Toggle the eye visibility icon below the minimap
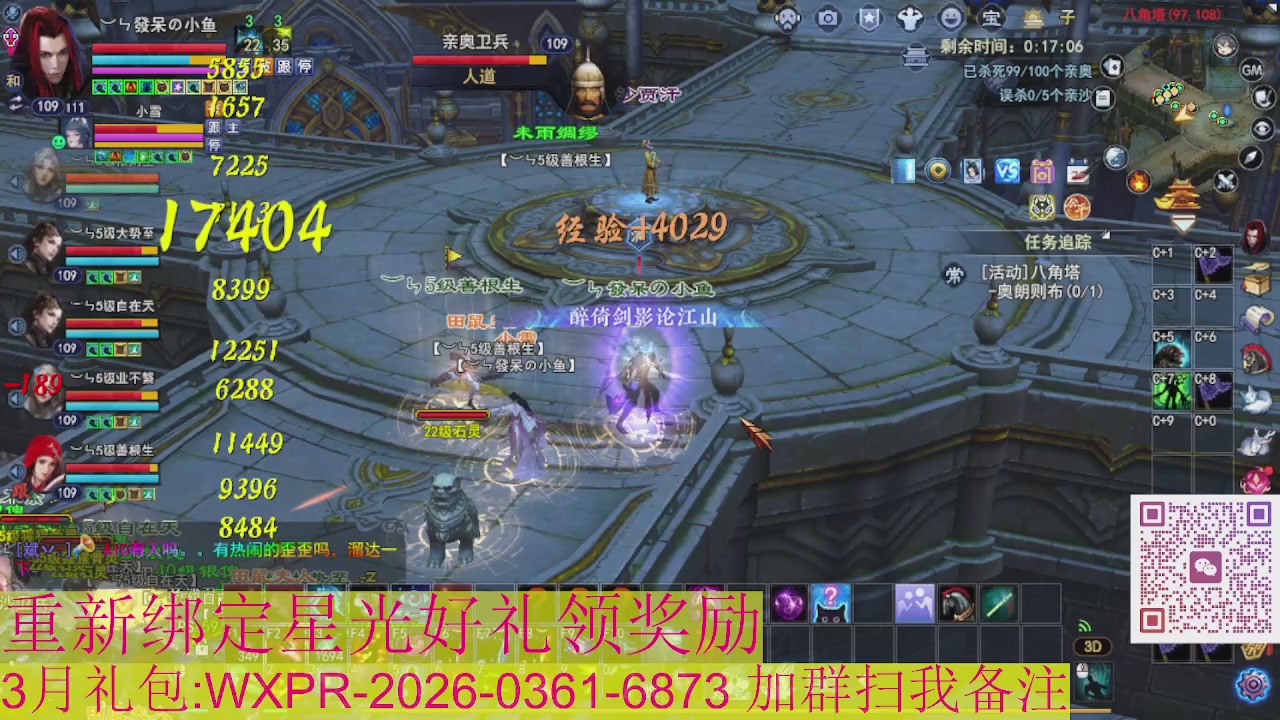The height and width of the screenshot is (720, 1280). click(x=1261, y=129)
